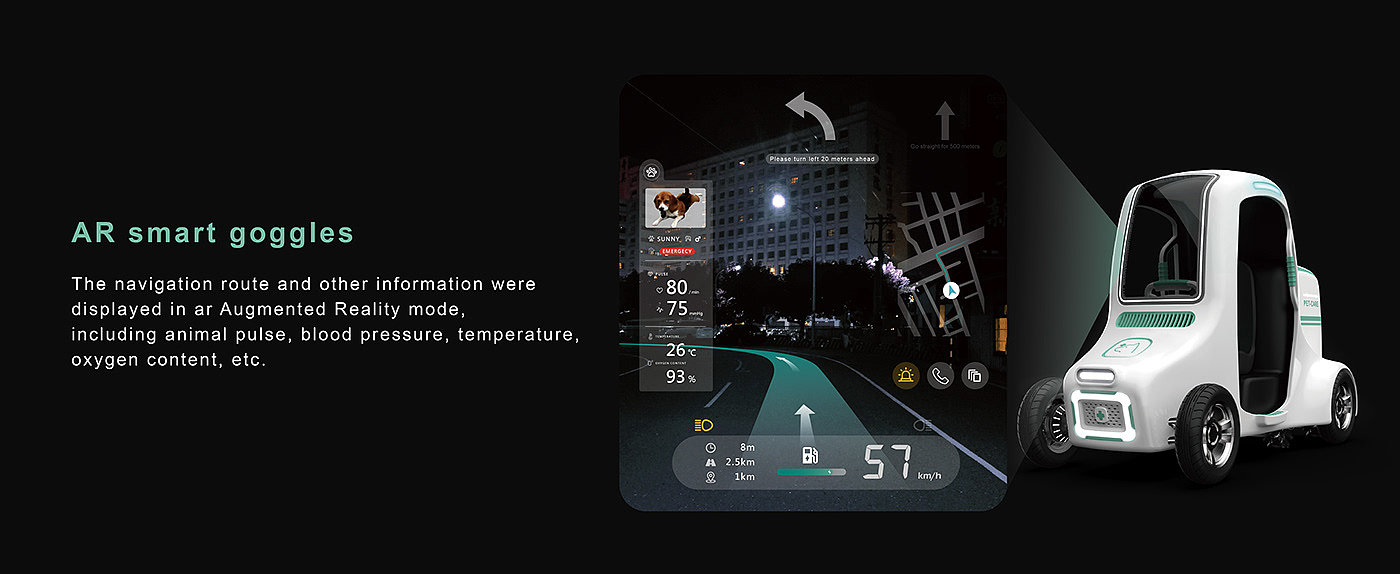Select the beagle dog photo thumbnail
The height and width of the screenshot is (574, 1400).
point(675,207)
